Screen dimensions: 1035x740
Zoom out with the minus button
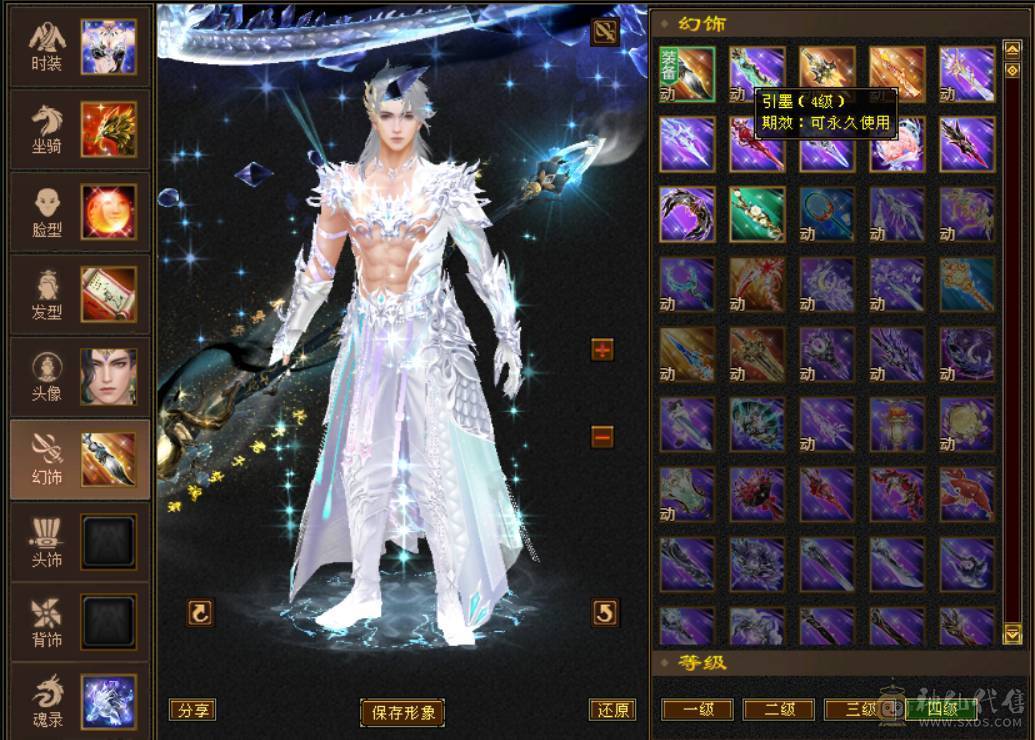602,436
